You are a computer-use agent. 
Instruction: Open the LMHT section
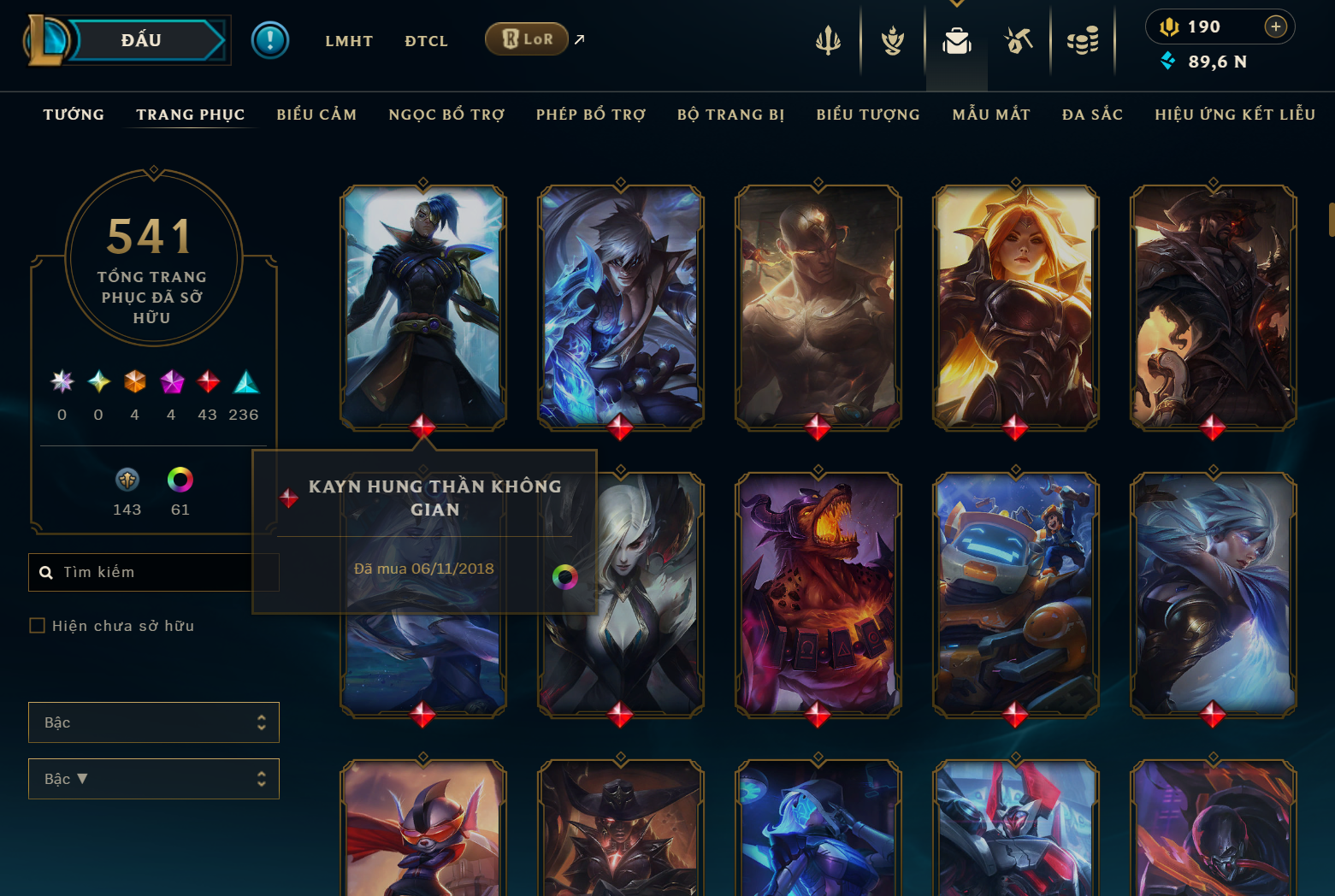coord(349,41)
